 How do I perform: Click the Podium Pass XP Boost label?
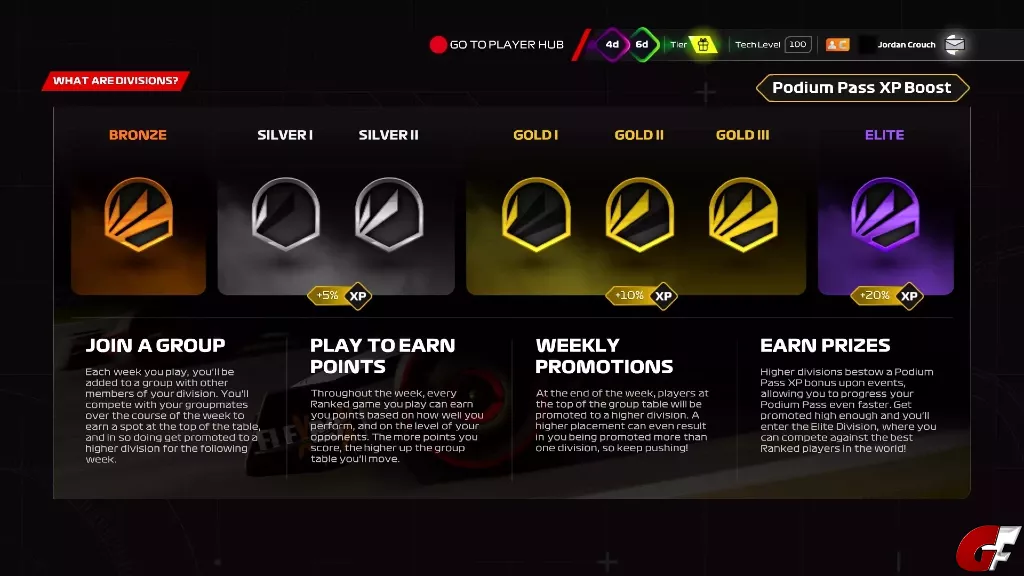click(862, 88)
